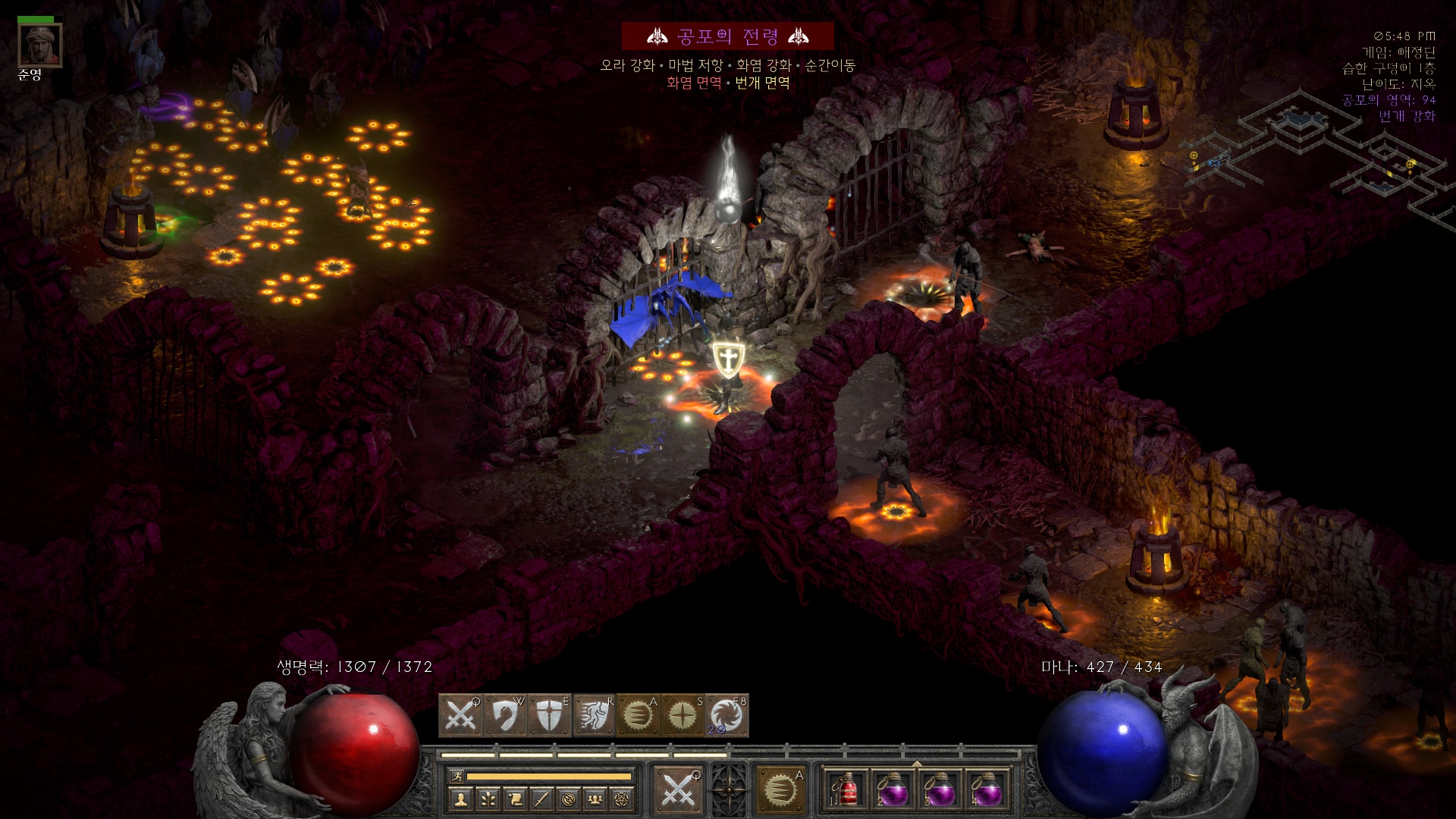Drink the purple rejuvenation potion in belt slot 2
The image size is (1456, 819).
click(893, 790)
